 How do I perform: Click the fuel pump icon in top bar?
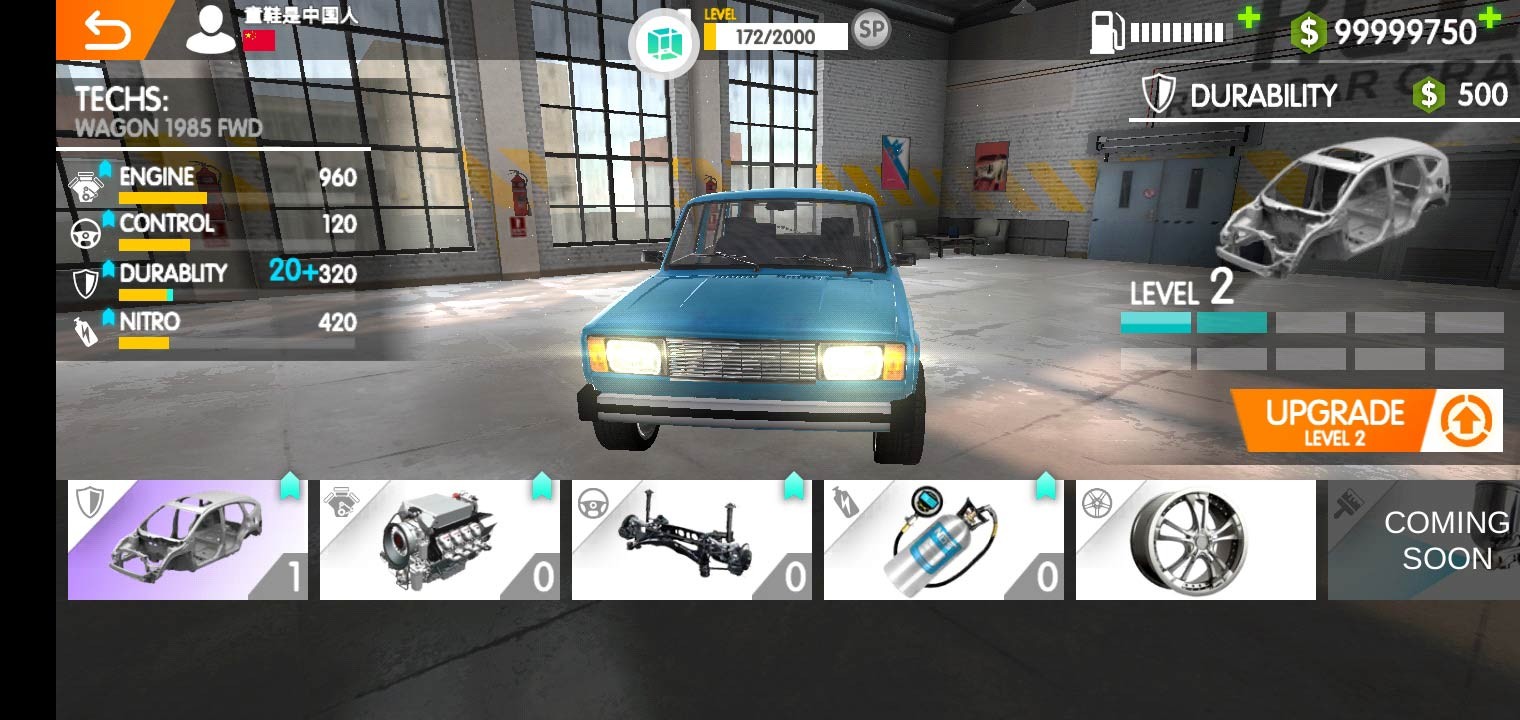[1104, 30]
